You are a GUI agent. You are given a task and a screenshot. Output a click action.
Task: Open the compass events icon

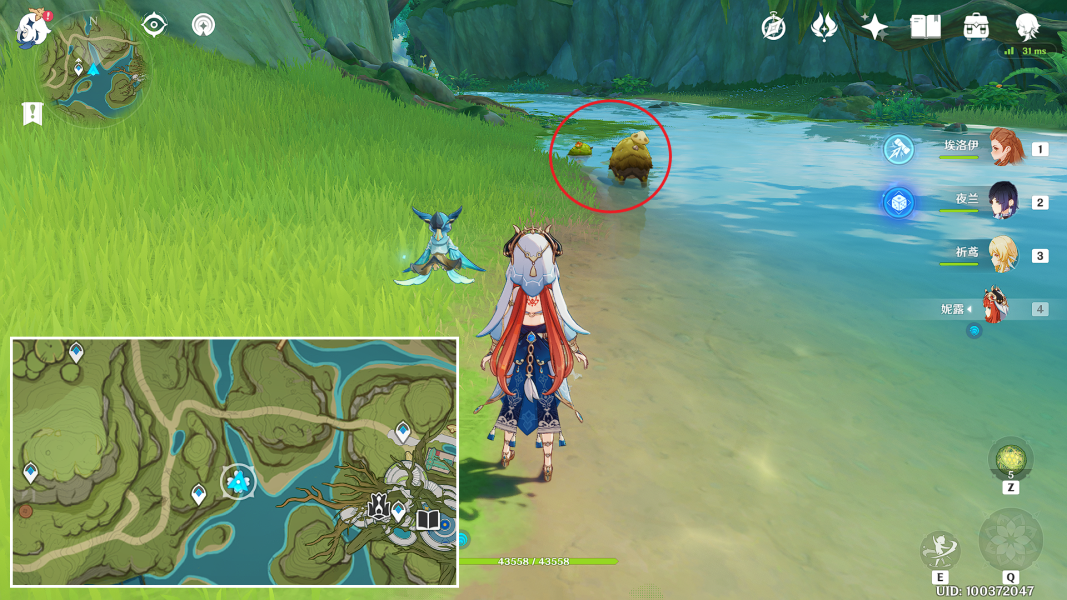coord(773,27)
